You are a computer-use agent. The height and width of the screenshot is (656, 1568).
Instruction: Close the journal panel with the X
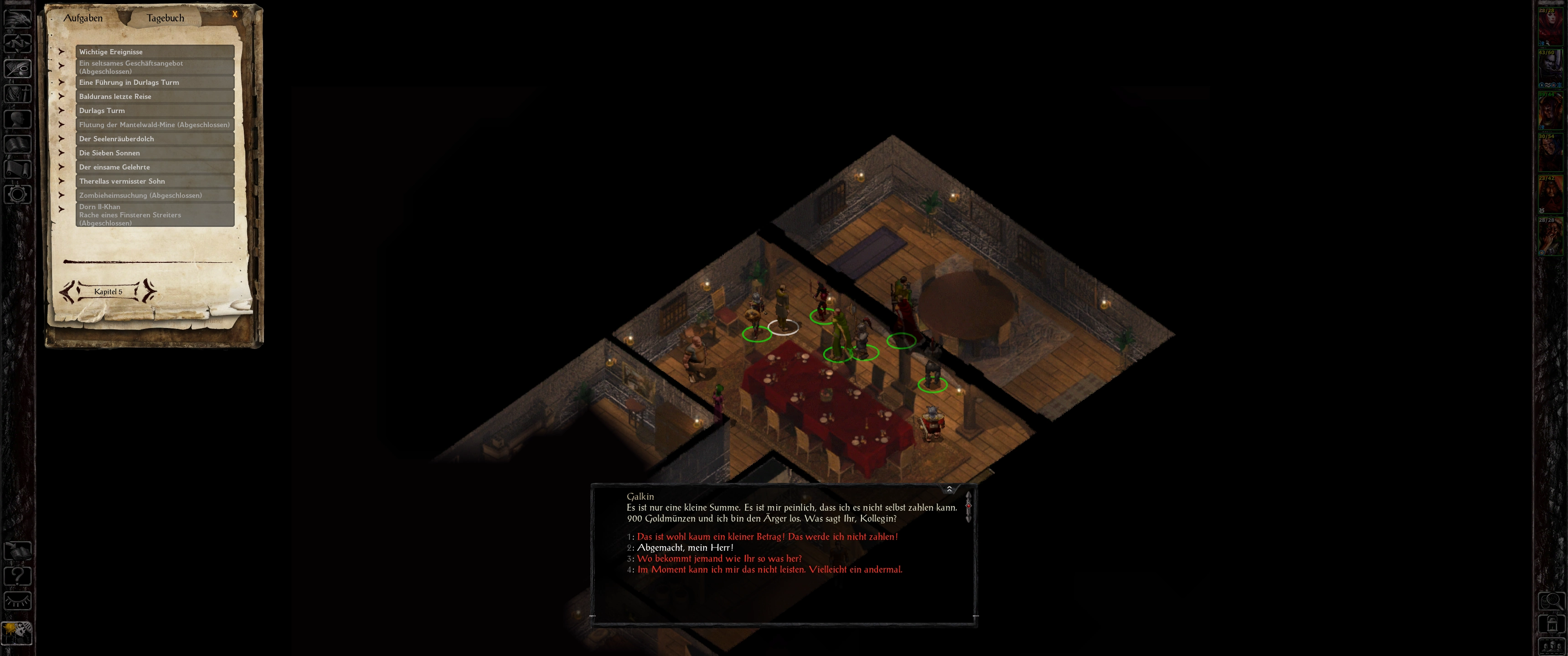click(235, 14)
